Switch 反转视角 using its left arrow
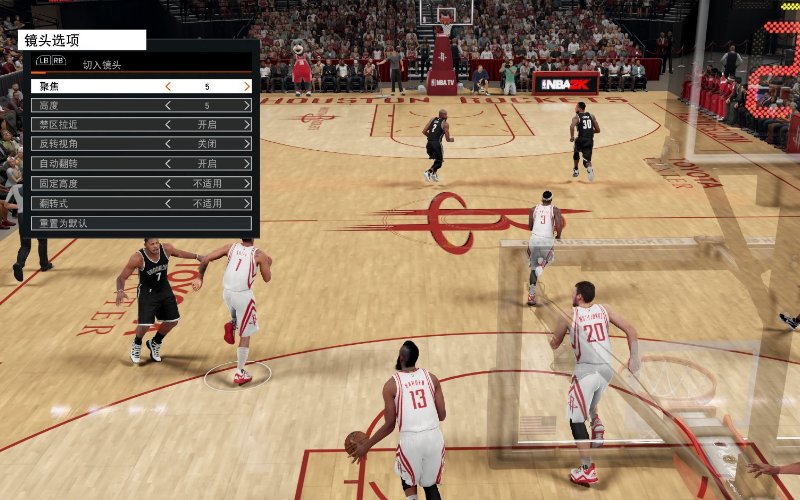Screen dimensions: 800x500 pos(168,144)
